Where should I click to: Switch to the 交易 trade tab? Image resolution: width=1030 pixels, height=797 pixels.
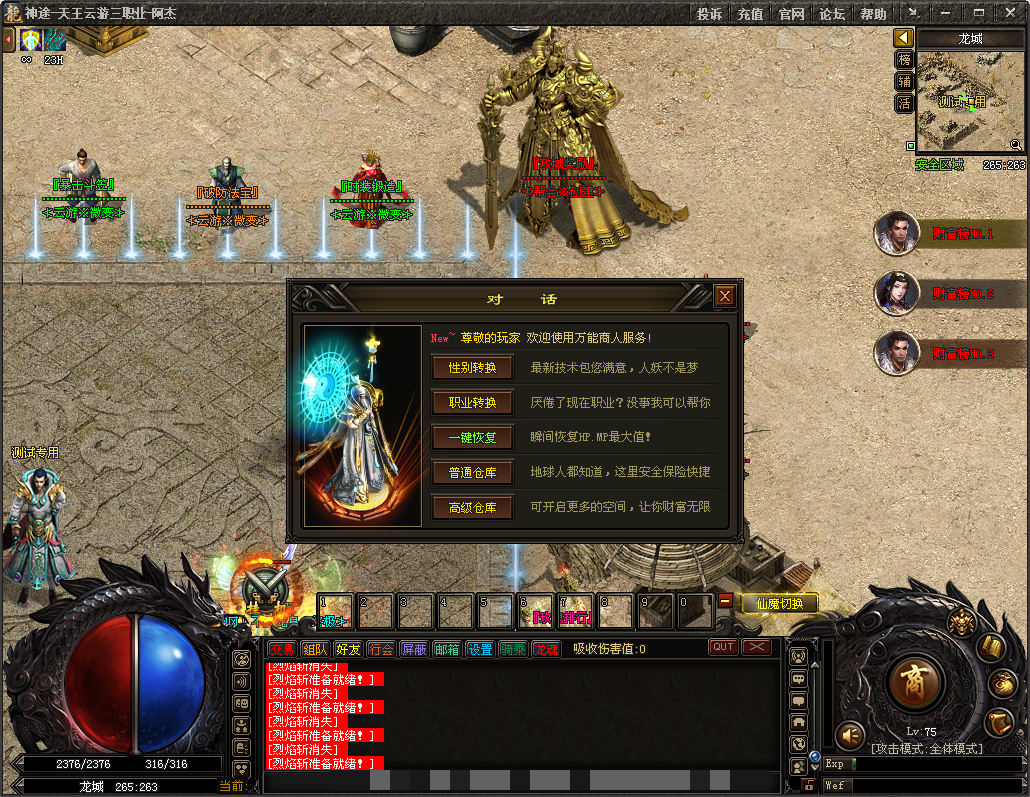click(282, 649)
